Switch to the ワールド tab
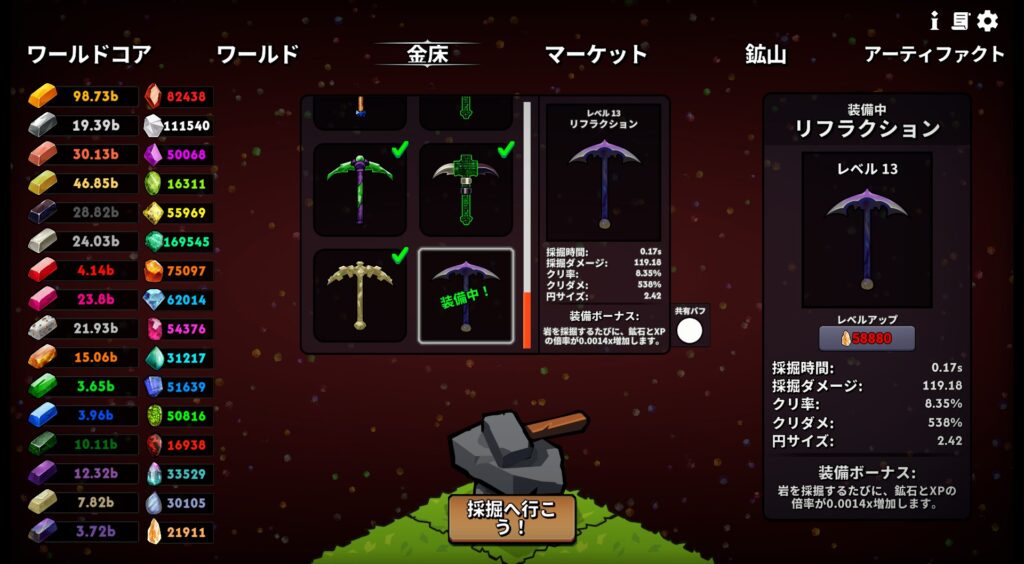 click(x=257, y=54)
